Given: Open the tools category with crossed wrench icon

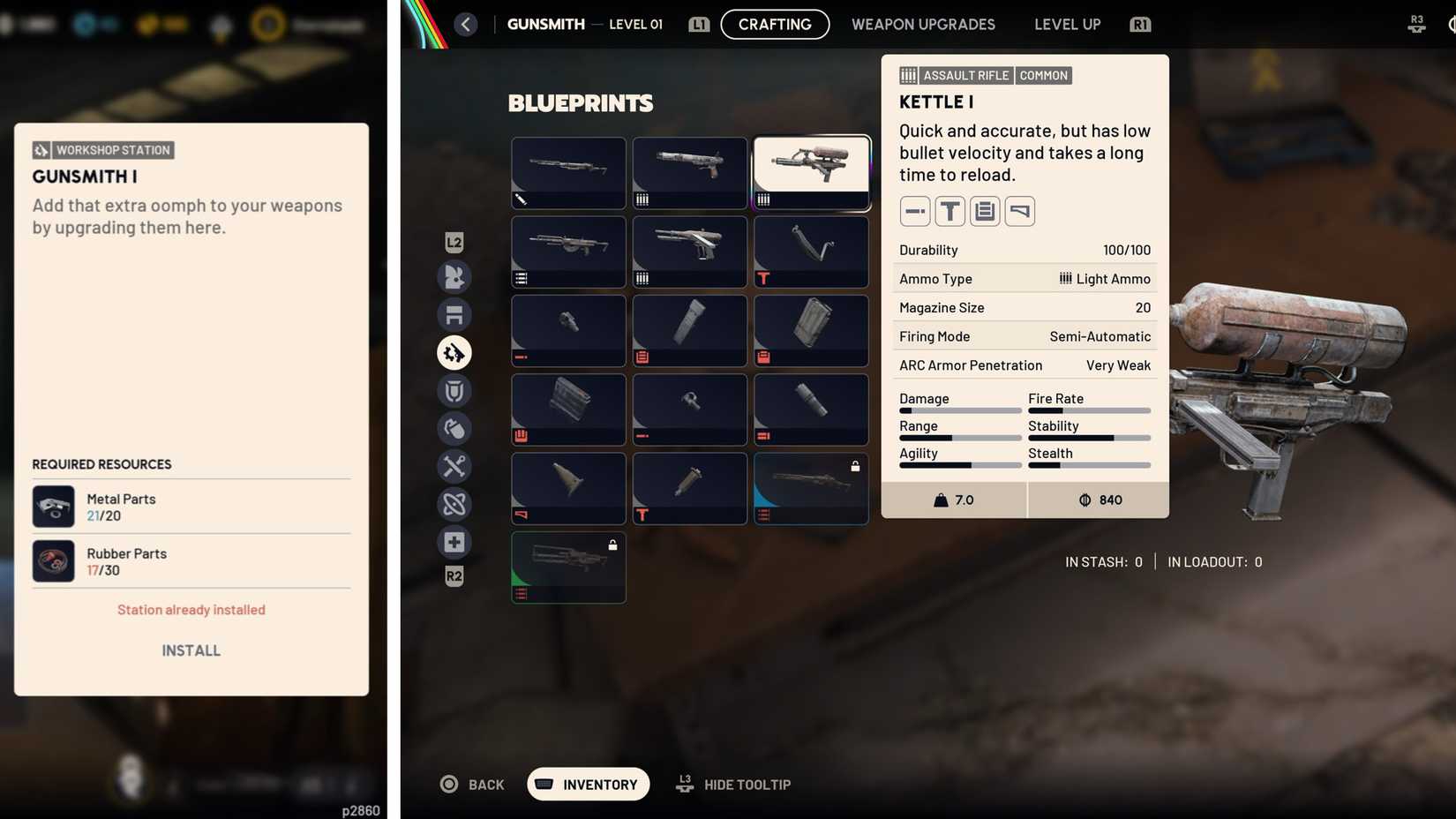Looking at the screenshot, I should (x=454, y=467).
